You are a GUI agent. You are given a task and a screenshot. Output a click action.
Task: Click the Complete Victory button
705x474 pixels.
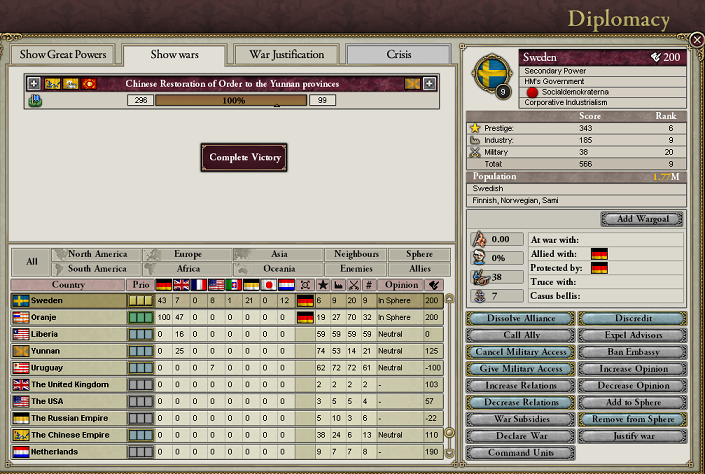246,157
